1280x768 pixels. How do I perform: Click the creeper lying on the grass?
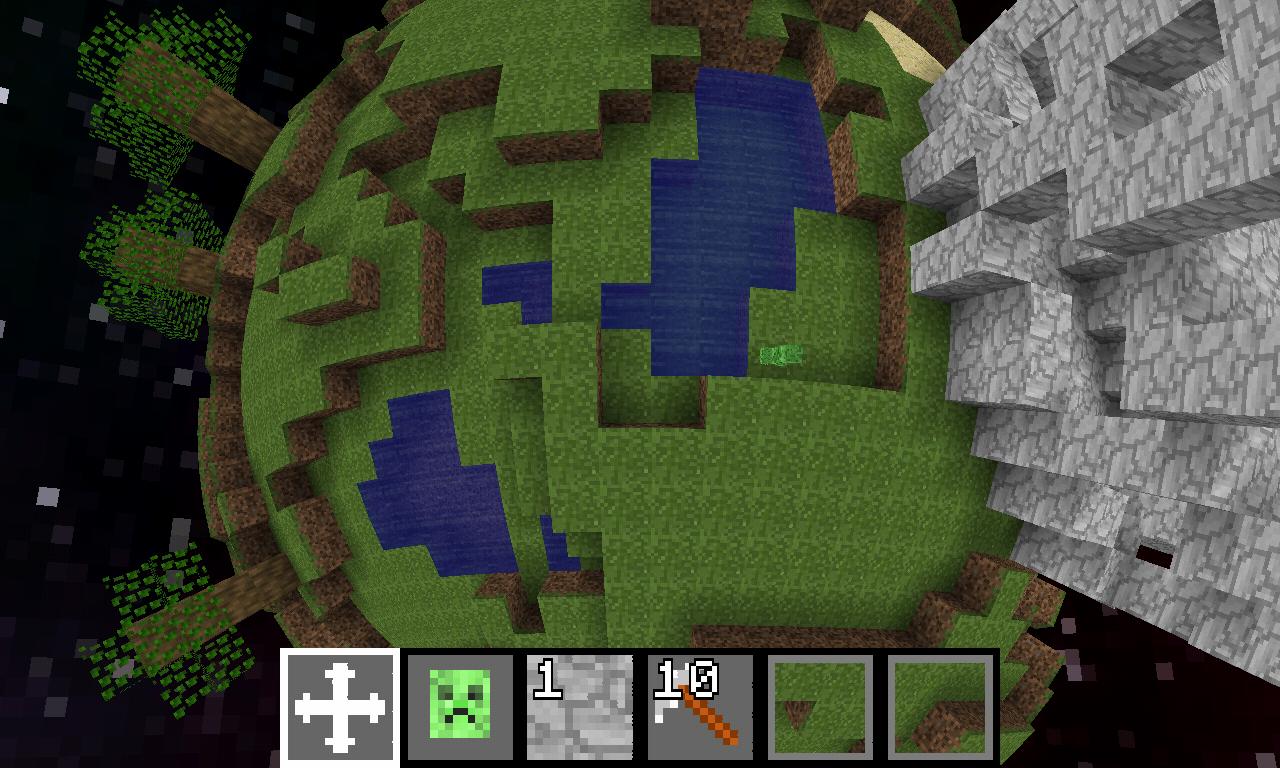778,354
